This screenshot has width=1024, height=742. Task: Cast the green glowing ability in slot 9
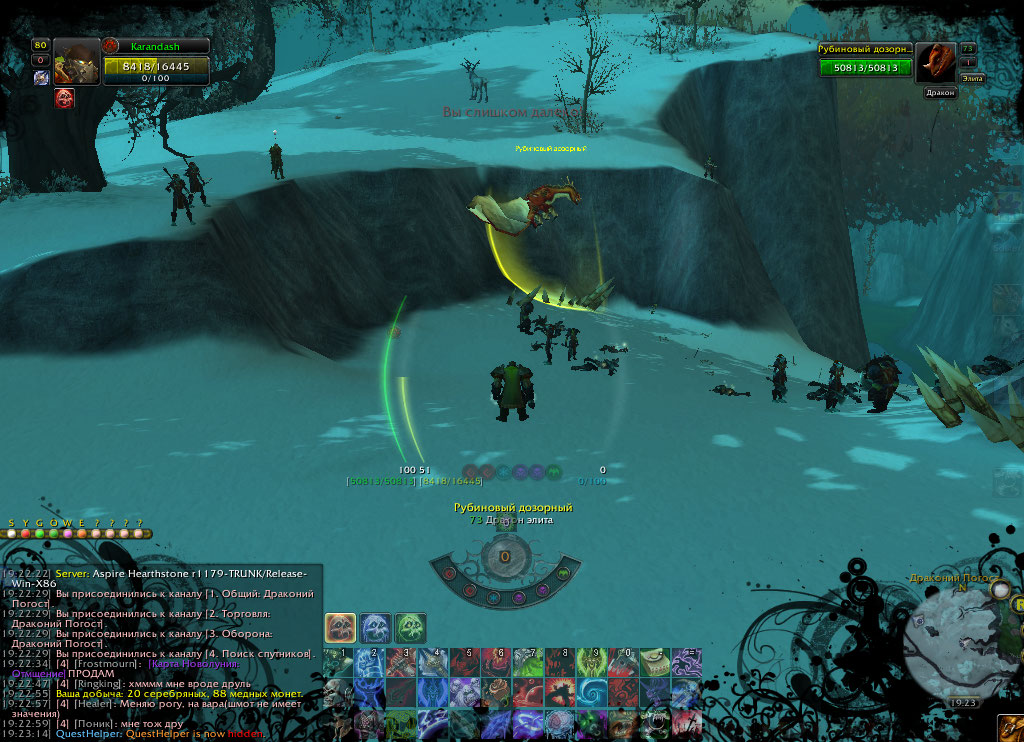tap(590, 663)
